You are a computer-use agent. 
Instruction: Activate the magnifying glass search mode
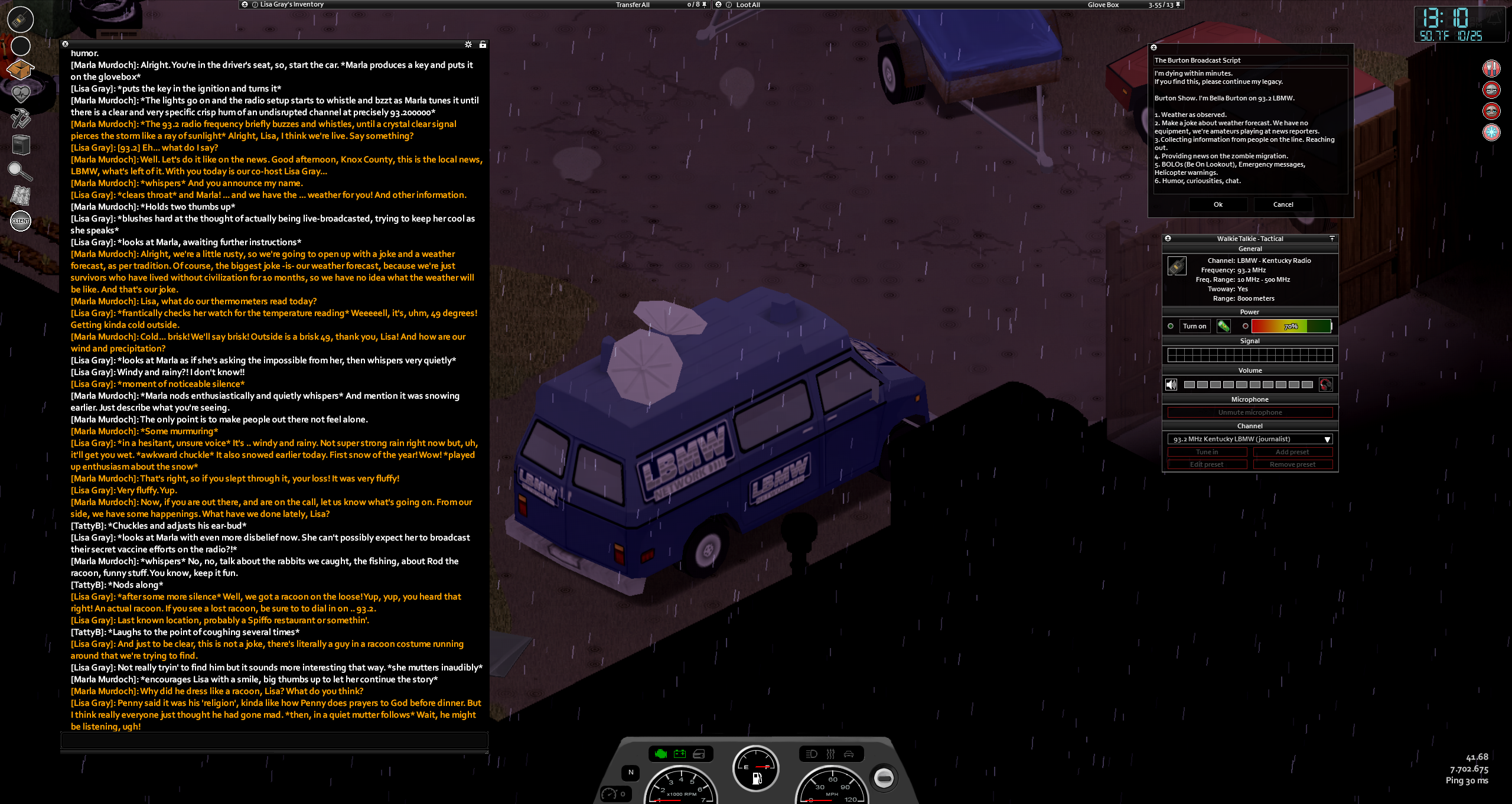click(x=19, y=171)
